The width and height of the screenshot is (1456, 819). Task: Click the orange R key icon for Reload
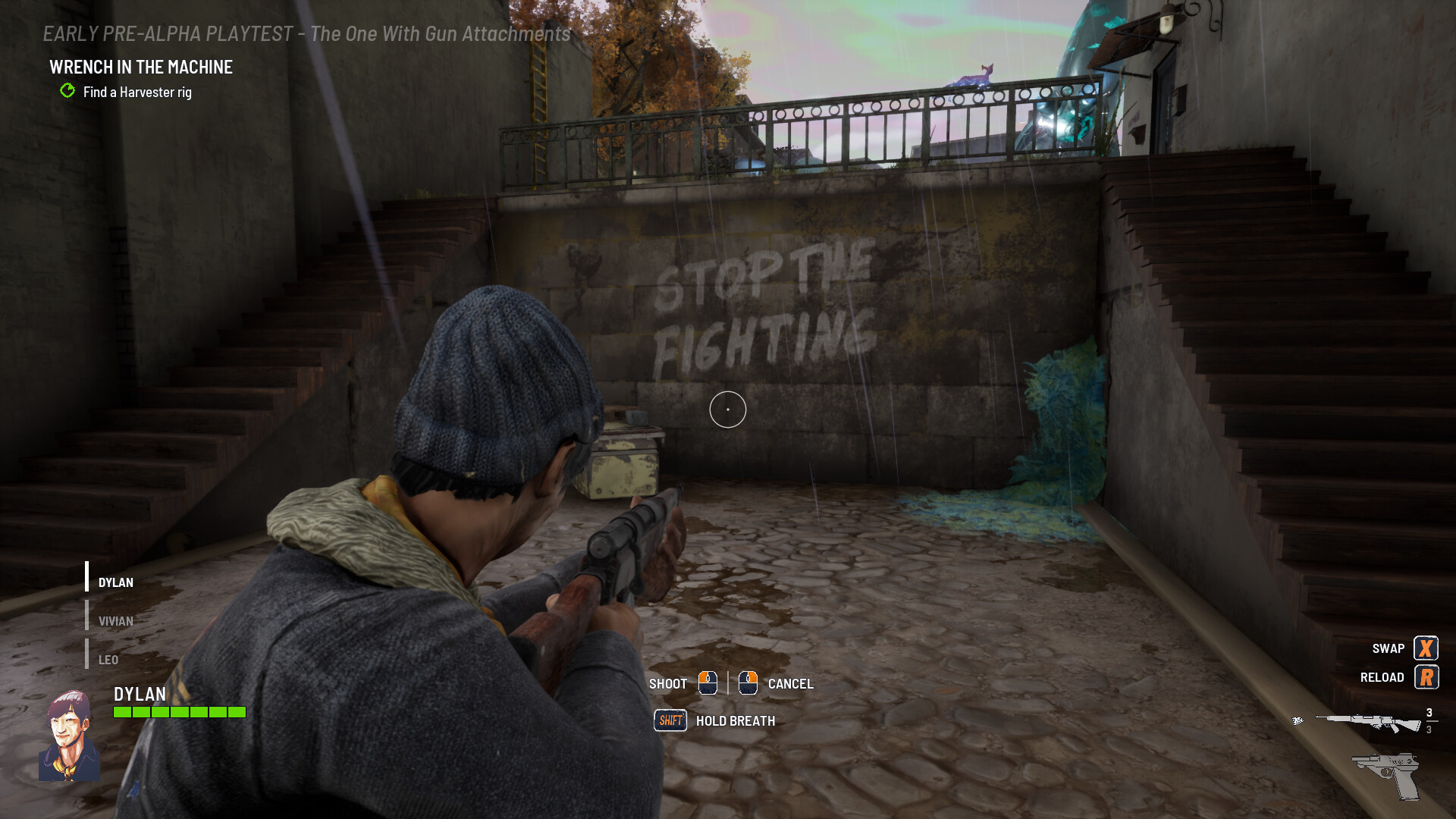pos(1428,677)
